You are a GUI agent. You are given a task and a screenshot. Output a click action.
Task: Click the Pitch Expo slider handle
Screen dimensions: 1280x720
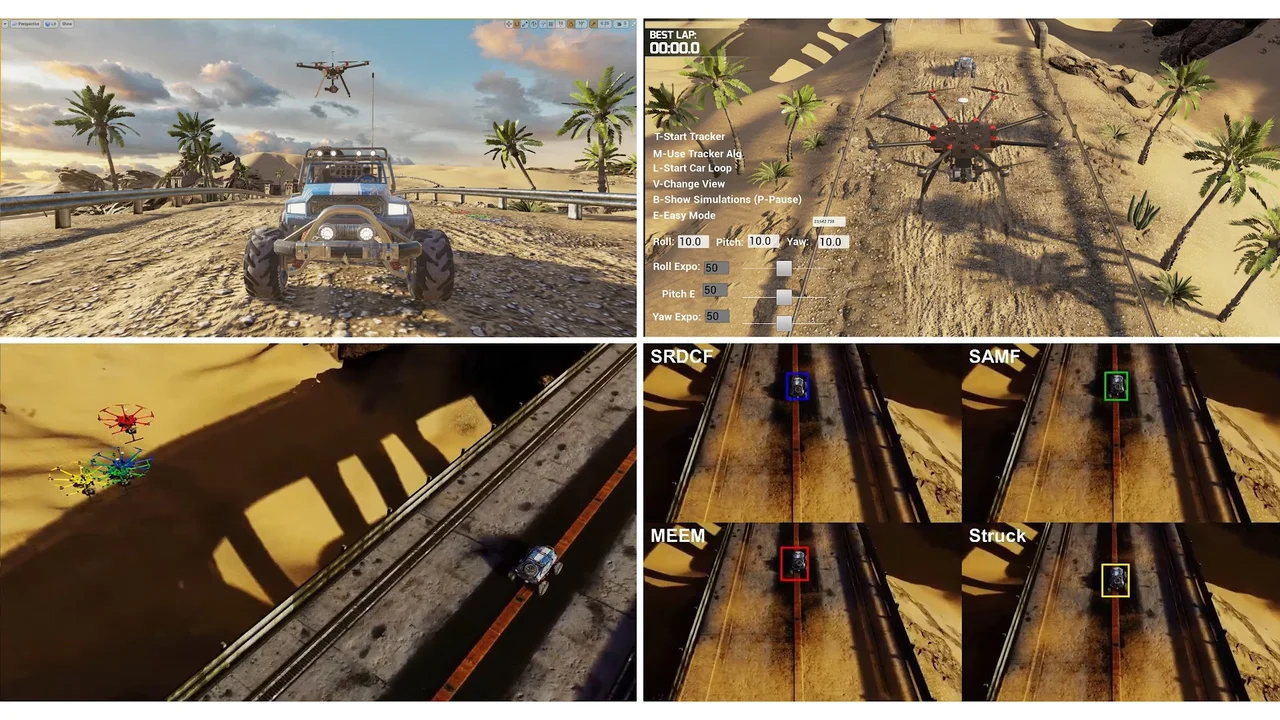tap(784, 297)
